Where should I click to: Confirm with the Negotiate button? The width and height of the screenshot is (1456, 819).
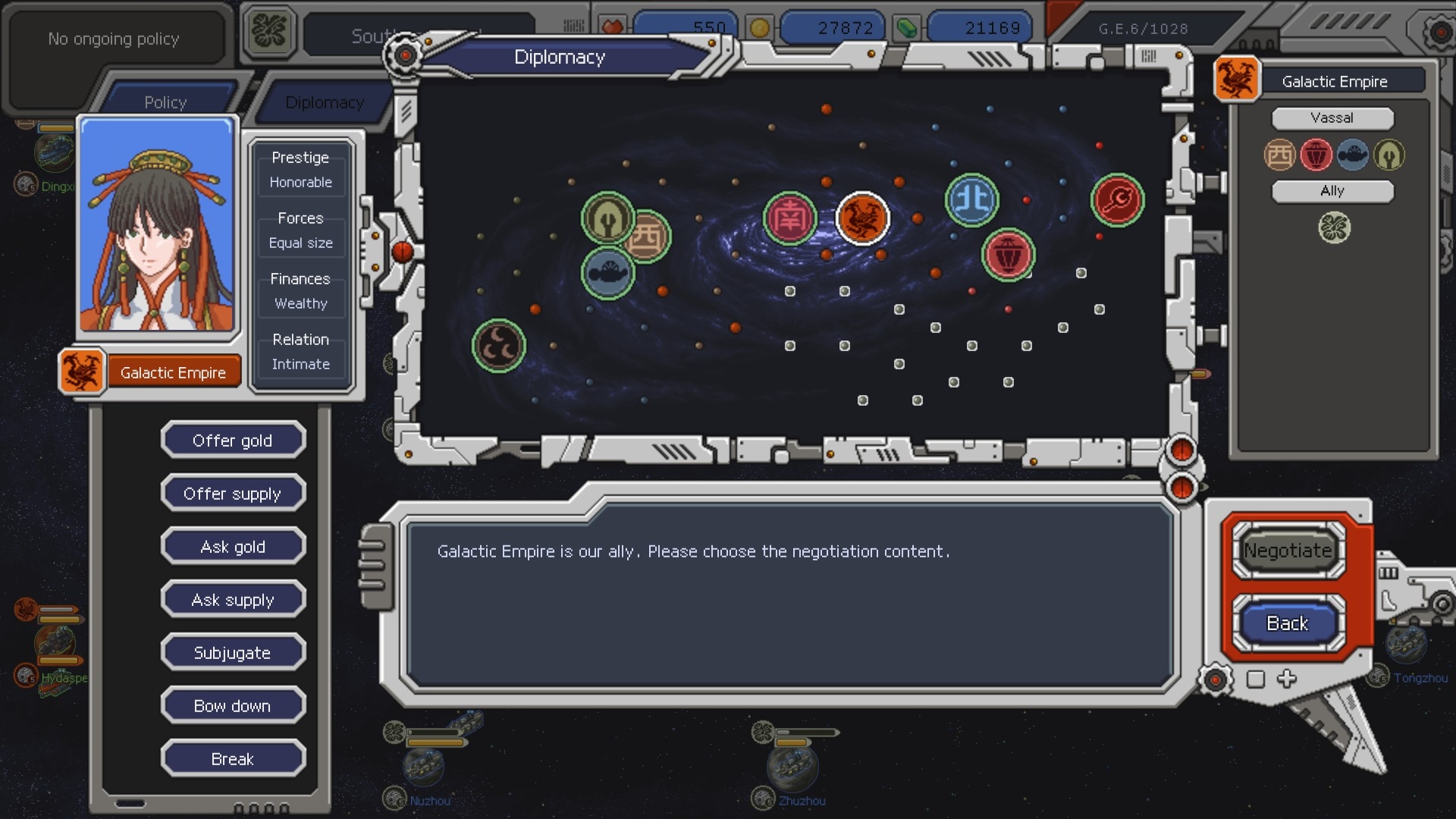pos(1288,551)
